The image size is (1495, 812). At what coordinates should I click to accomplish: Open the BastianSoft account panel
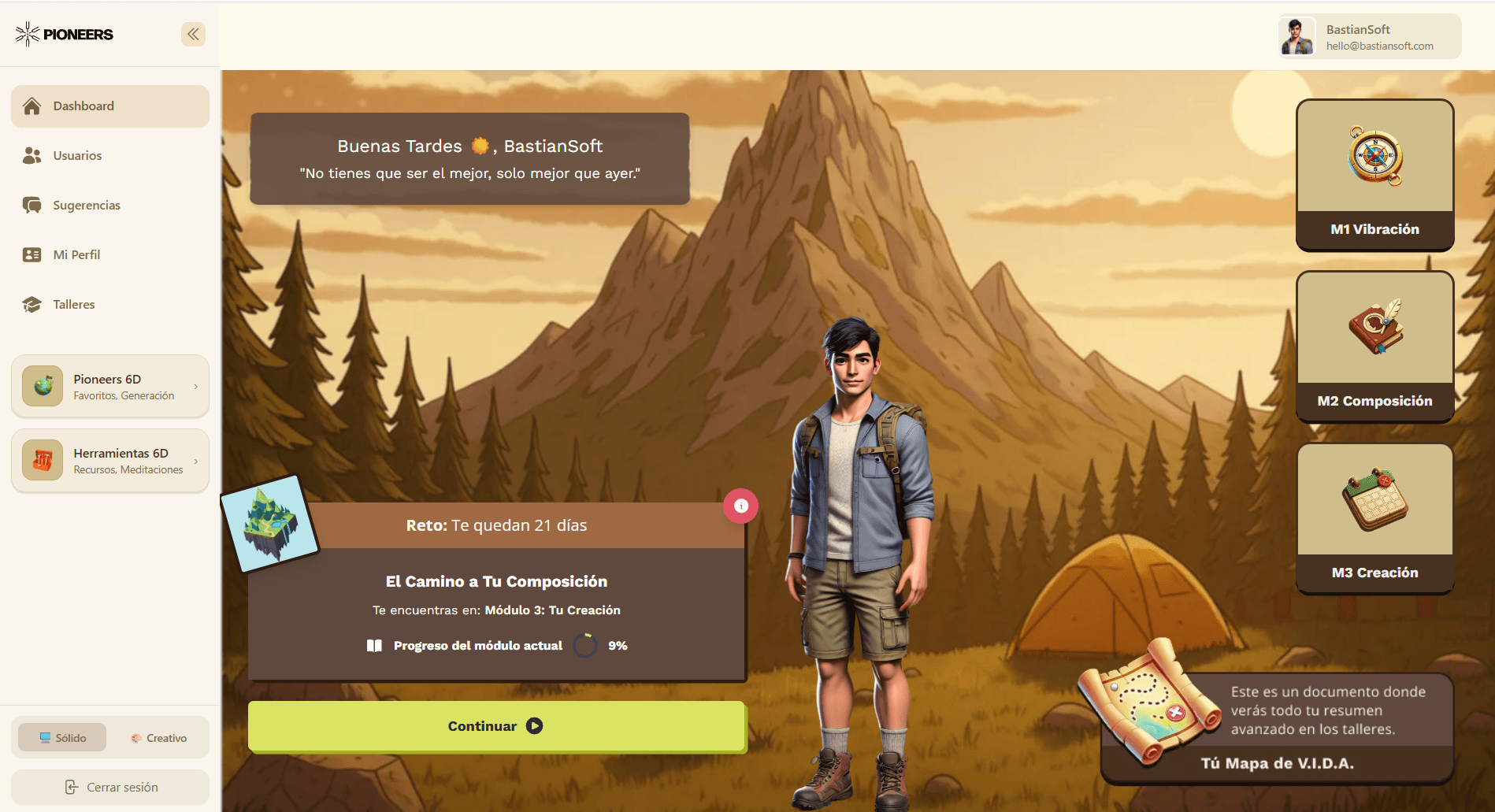pos(1368,36)
